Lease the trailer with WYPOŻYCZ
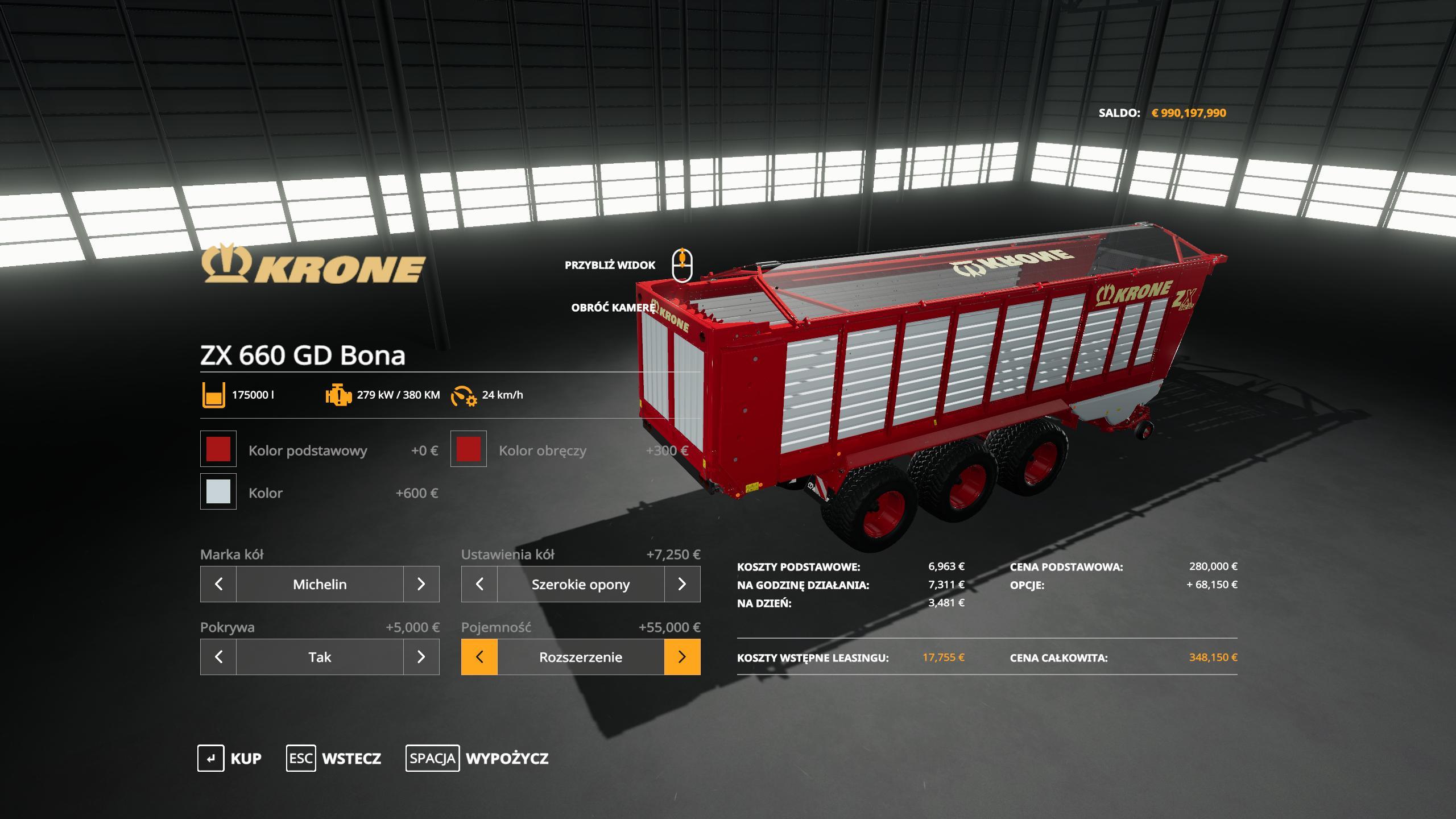This screenshot has width=1456, height=819. coord(477,758)
